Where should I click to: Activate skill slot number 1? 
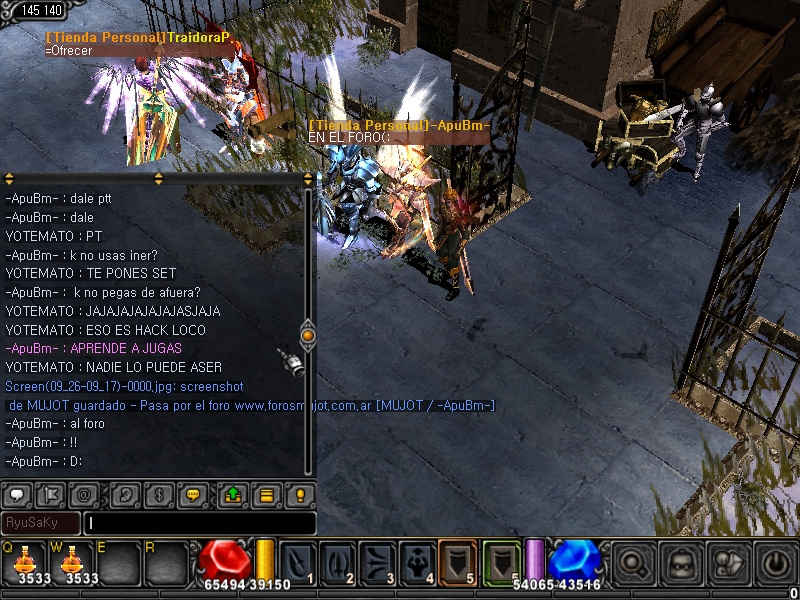coord(299,562)
